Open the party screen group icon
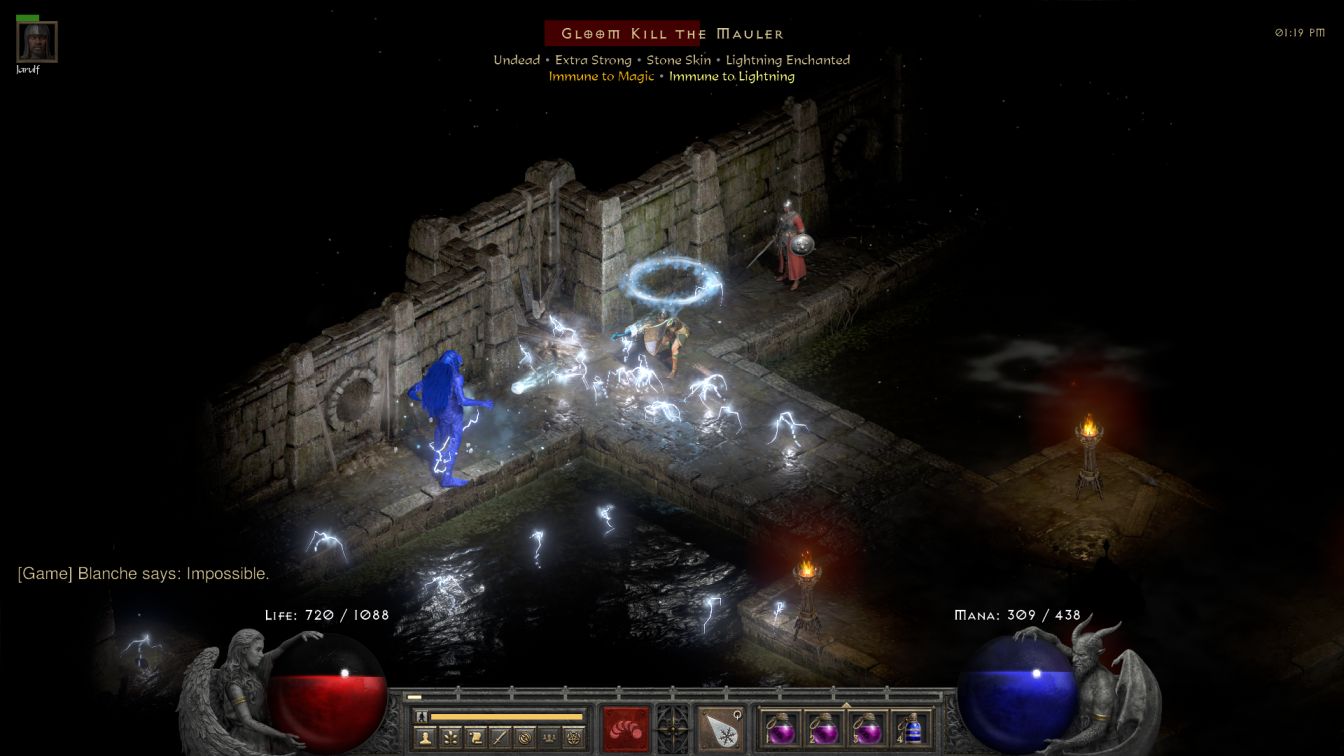 click(548, 738)
